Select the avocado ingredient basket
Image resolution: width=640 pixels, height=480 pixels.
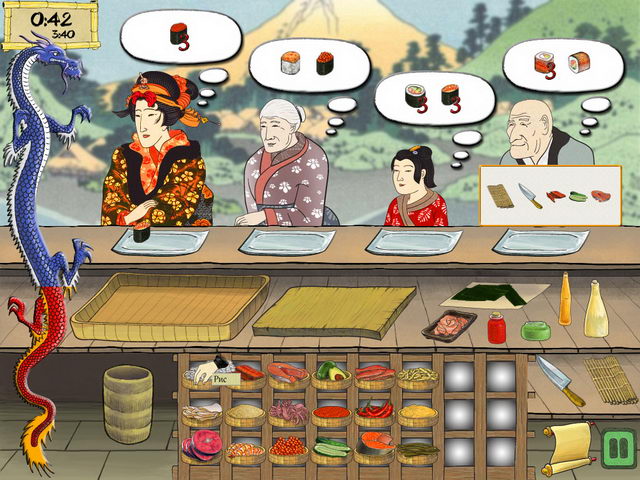pyautogui.click(x=331, y=374)
